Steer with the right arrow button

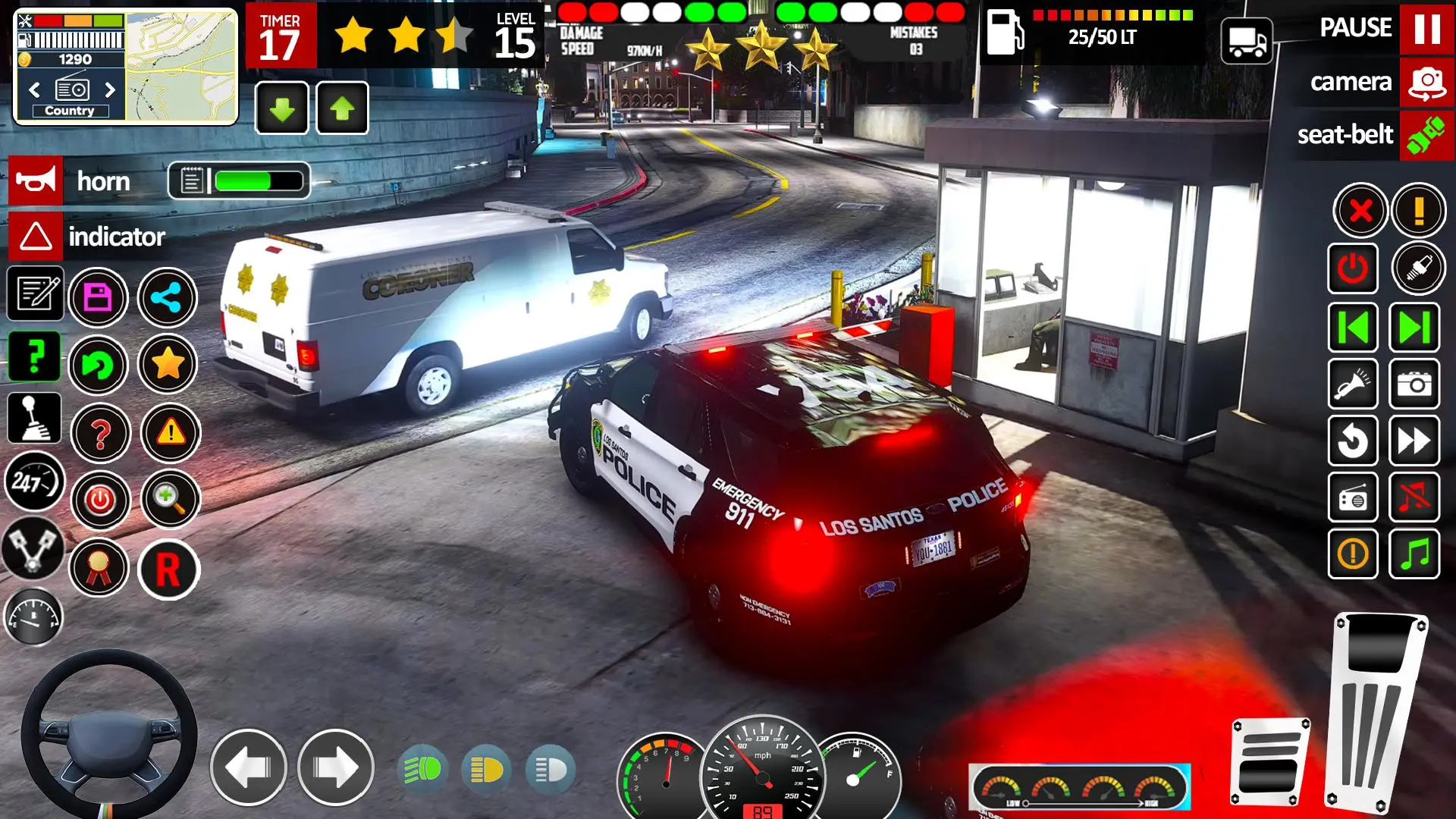point(335,768)
